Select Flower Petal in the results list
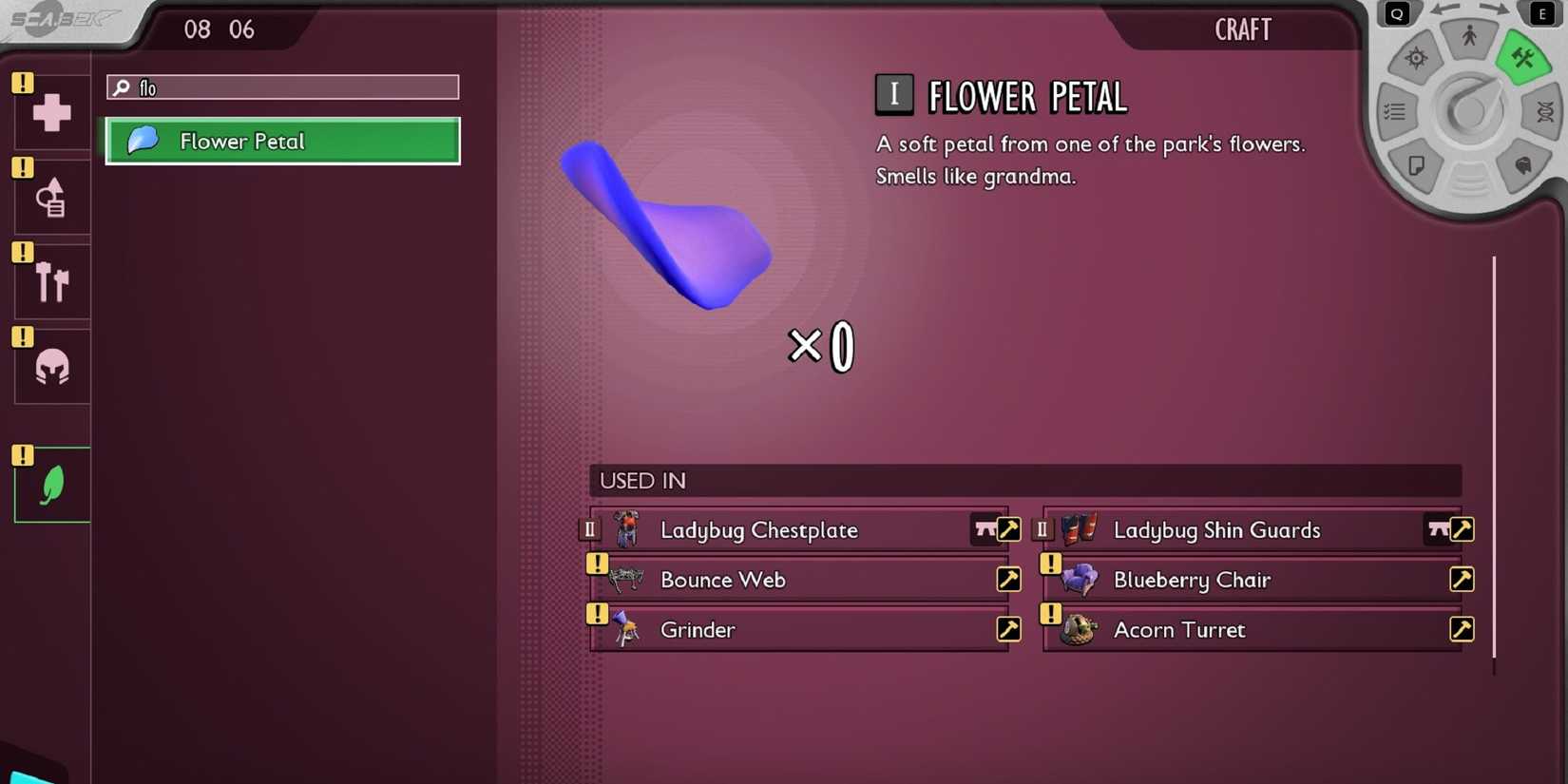Viewport: 1568px width, 784px height. click(282, 141)
